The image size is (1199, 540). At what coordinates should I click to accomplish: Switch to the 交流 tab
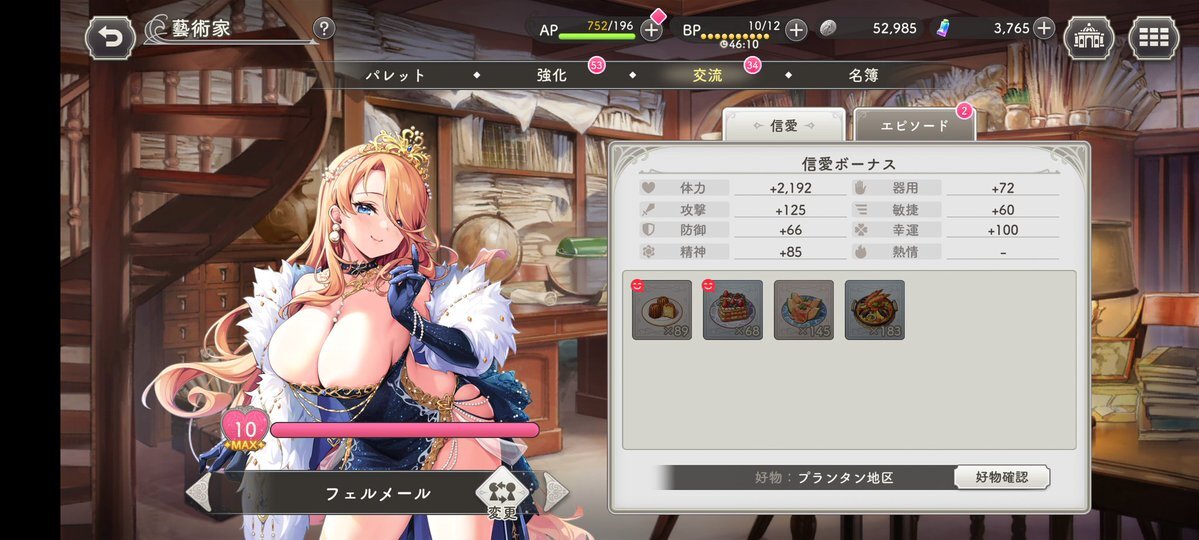[708, 75]
